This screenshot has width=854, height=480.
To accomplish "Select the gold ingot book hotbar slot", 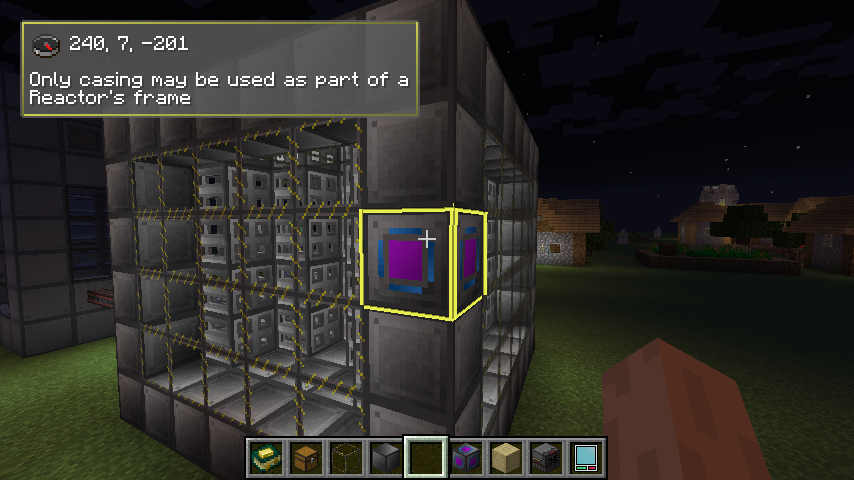I will coord(266,457).
